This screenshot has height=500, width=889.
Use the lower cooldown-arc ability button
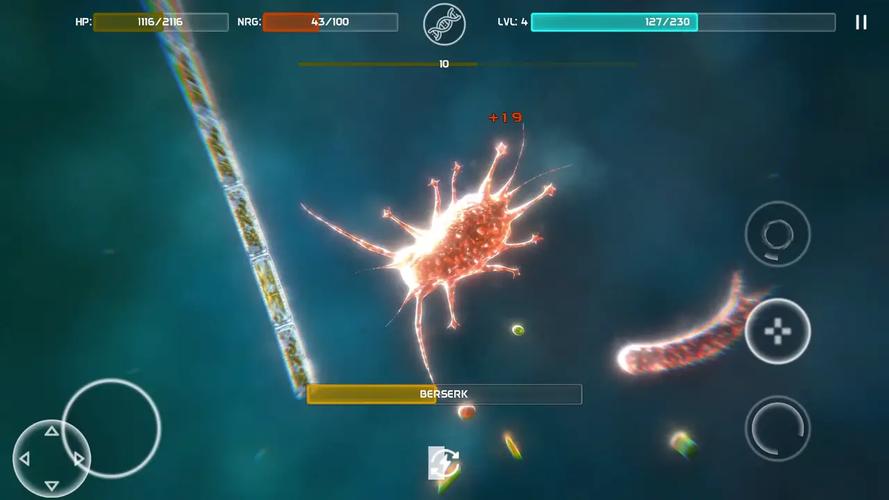click(777, 429)
